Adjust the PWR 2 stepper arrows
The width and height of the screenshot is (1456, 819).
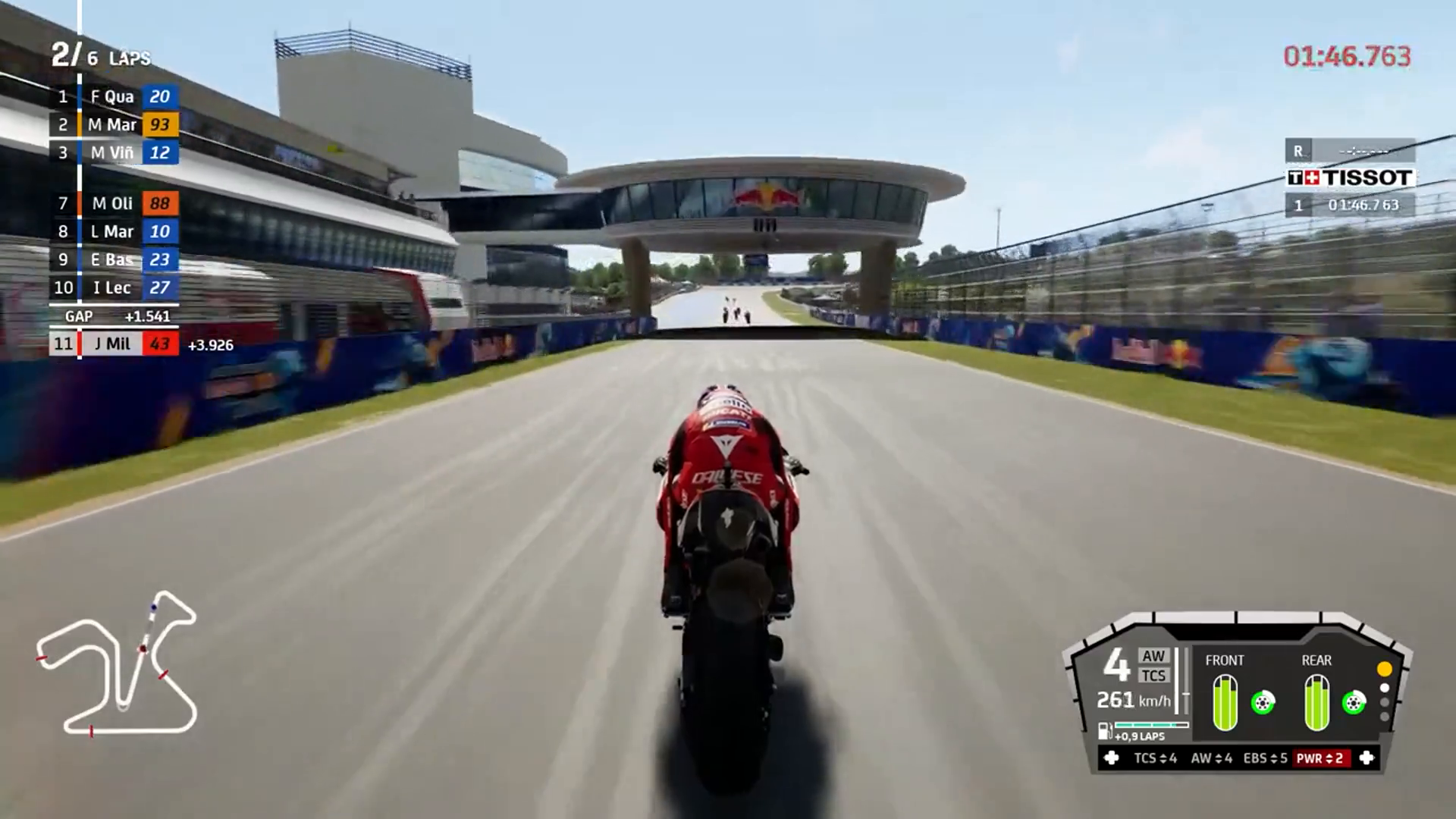[x=1329, y=758]
